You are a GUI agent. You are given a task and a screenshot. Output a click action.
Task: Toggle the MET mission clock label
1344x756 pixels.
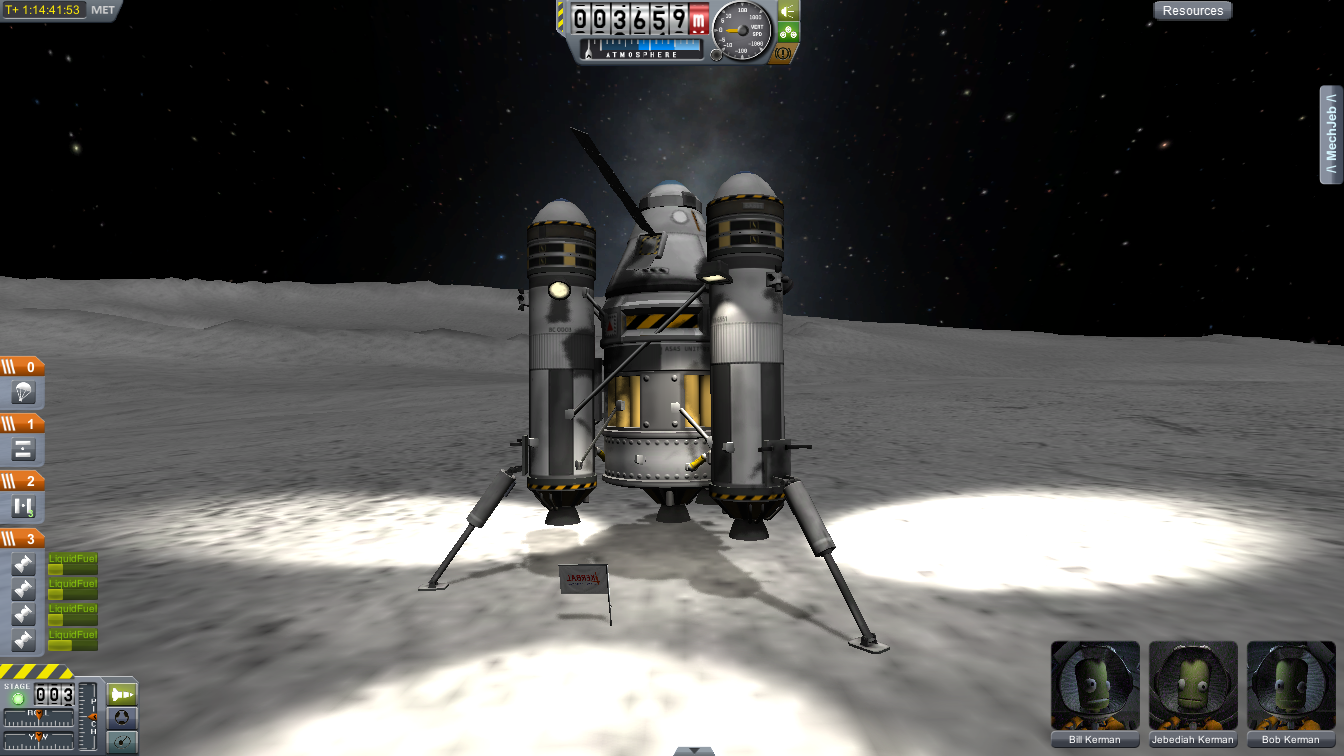tap(103, 10)
